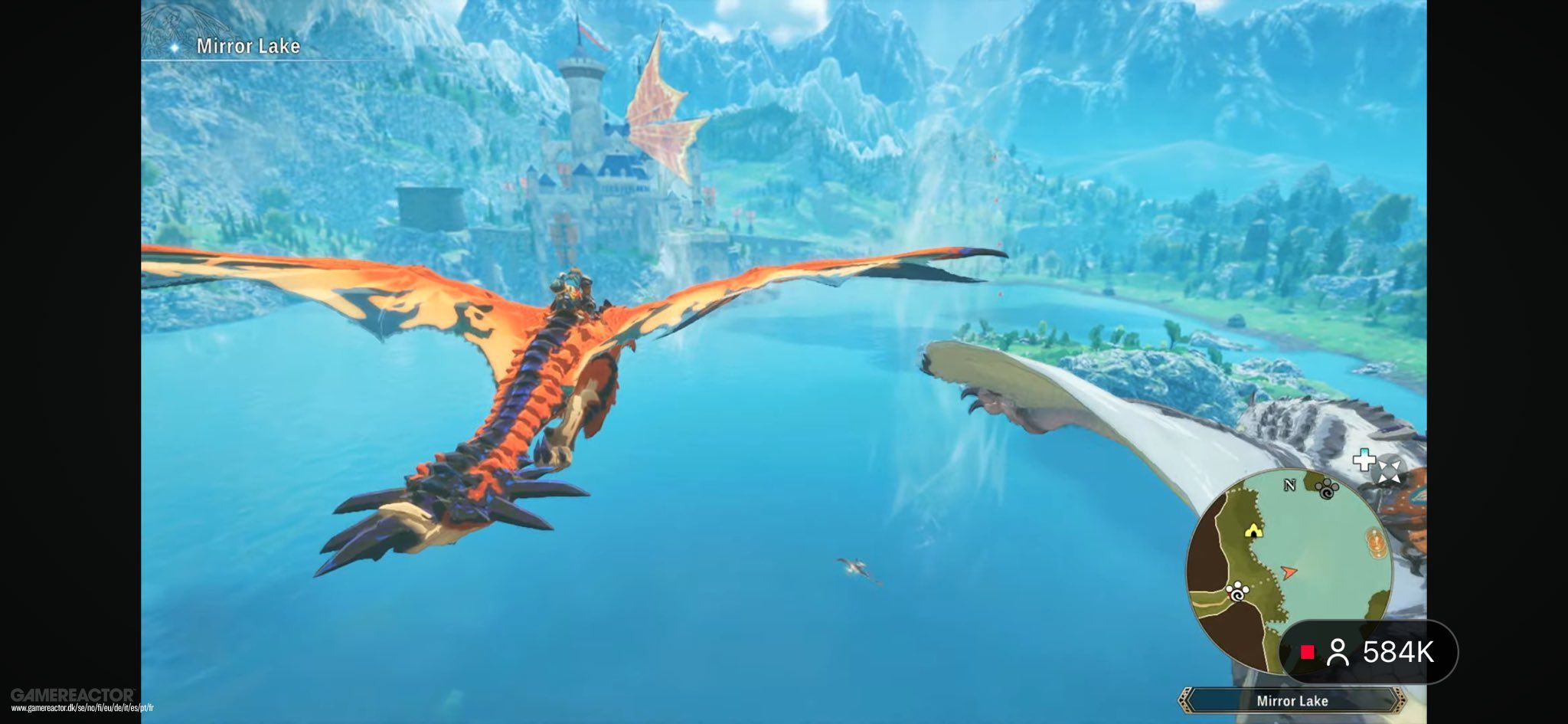Screen dimensions: 1568x724
Task: Click the orange nest marker on minimap's right edge
Action: click(x=1376, y=541)
